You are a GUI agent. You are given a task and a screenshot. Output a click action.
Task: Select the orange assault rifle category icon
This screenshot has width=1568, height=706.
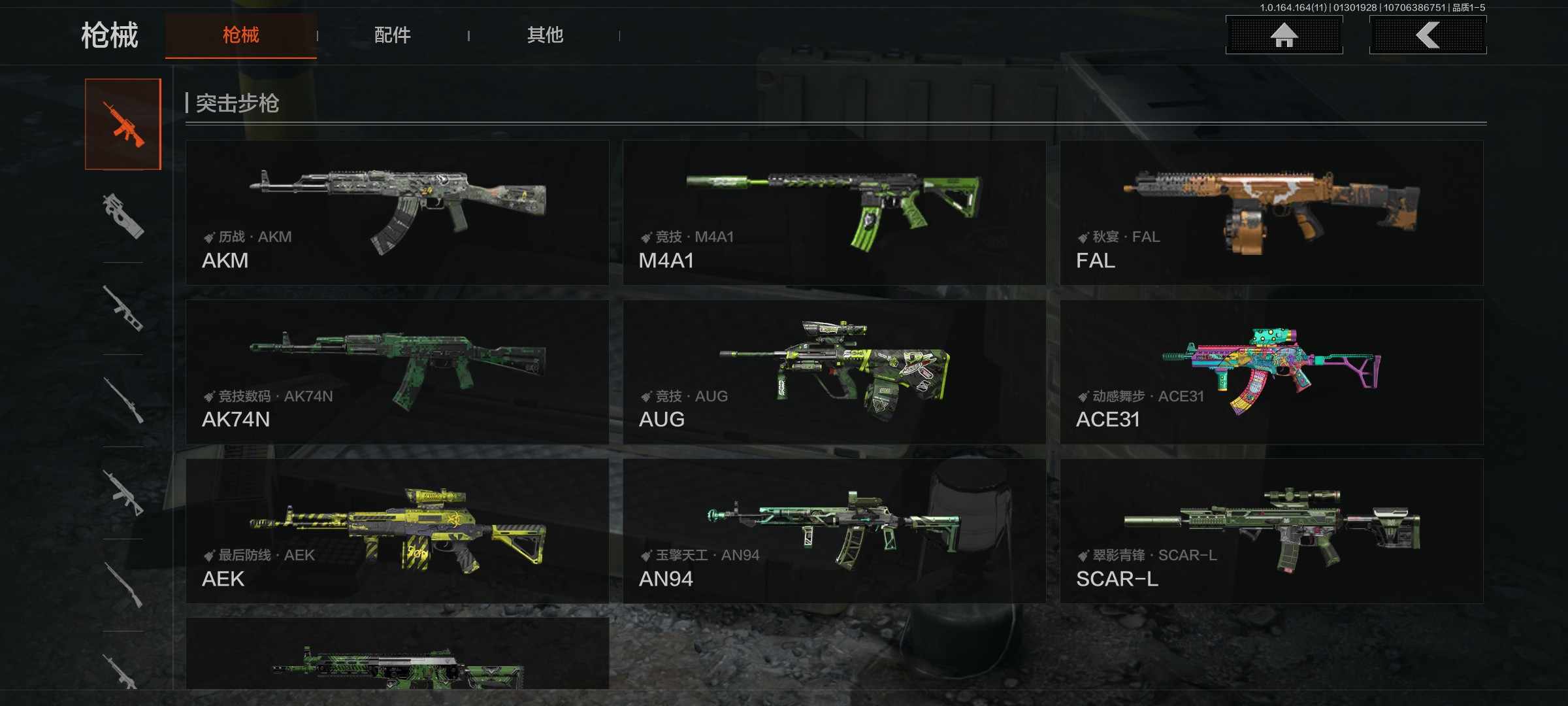coord(123,124)
